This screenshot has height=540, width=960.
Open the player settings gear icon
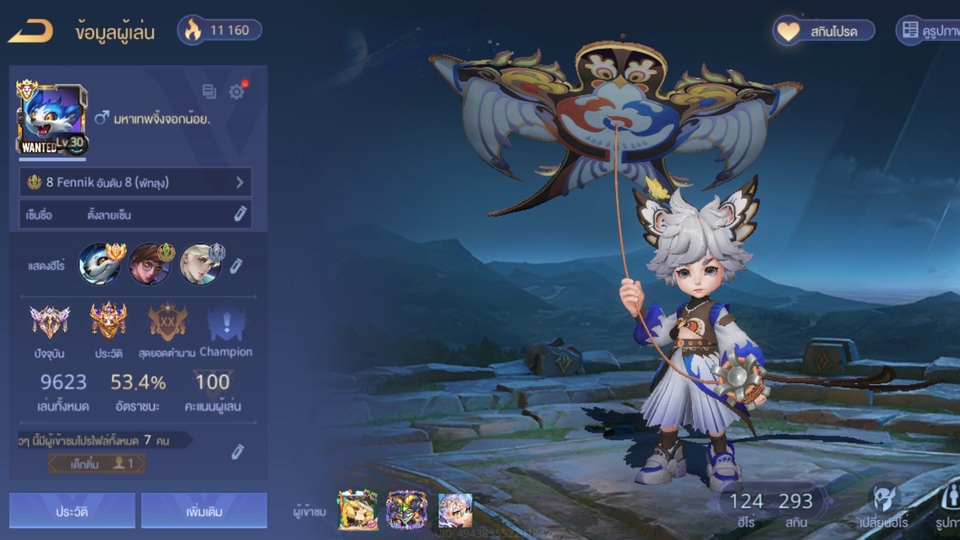click(236, 92)
